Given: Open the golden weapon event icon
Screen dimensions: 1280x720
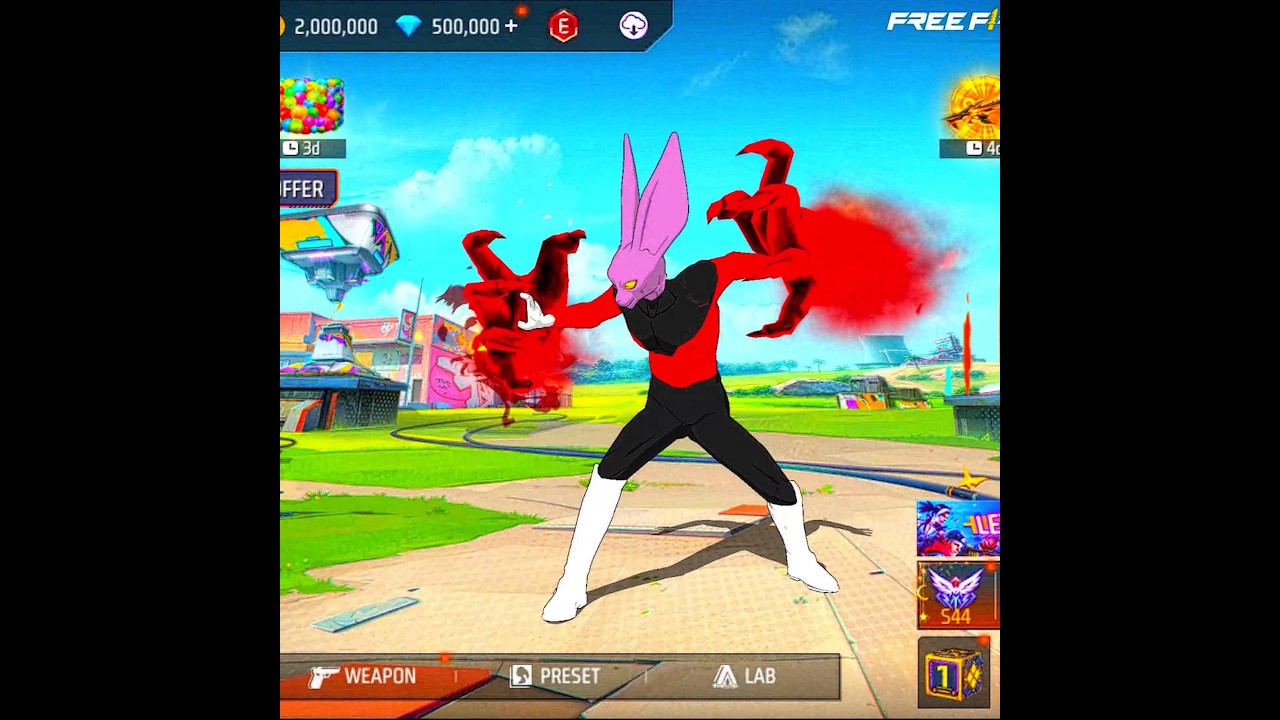Looking at the screenshot, I should tap(974, 106).
